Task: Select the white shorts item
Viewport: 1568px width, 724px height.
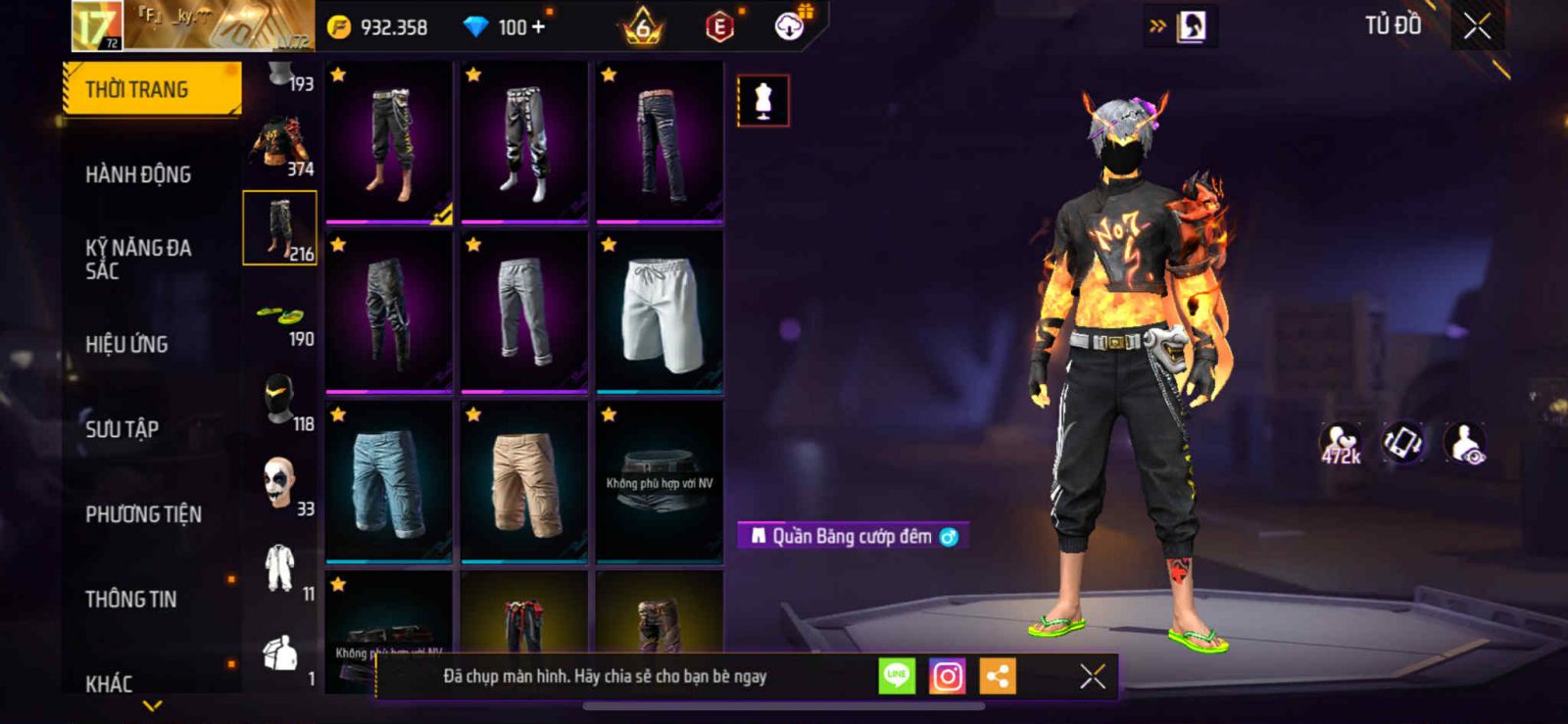Action: [x=660, y=312]
